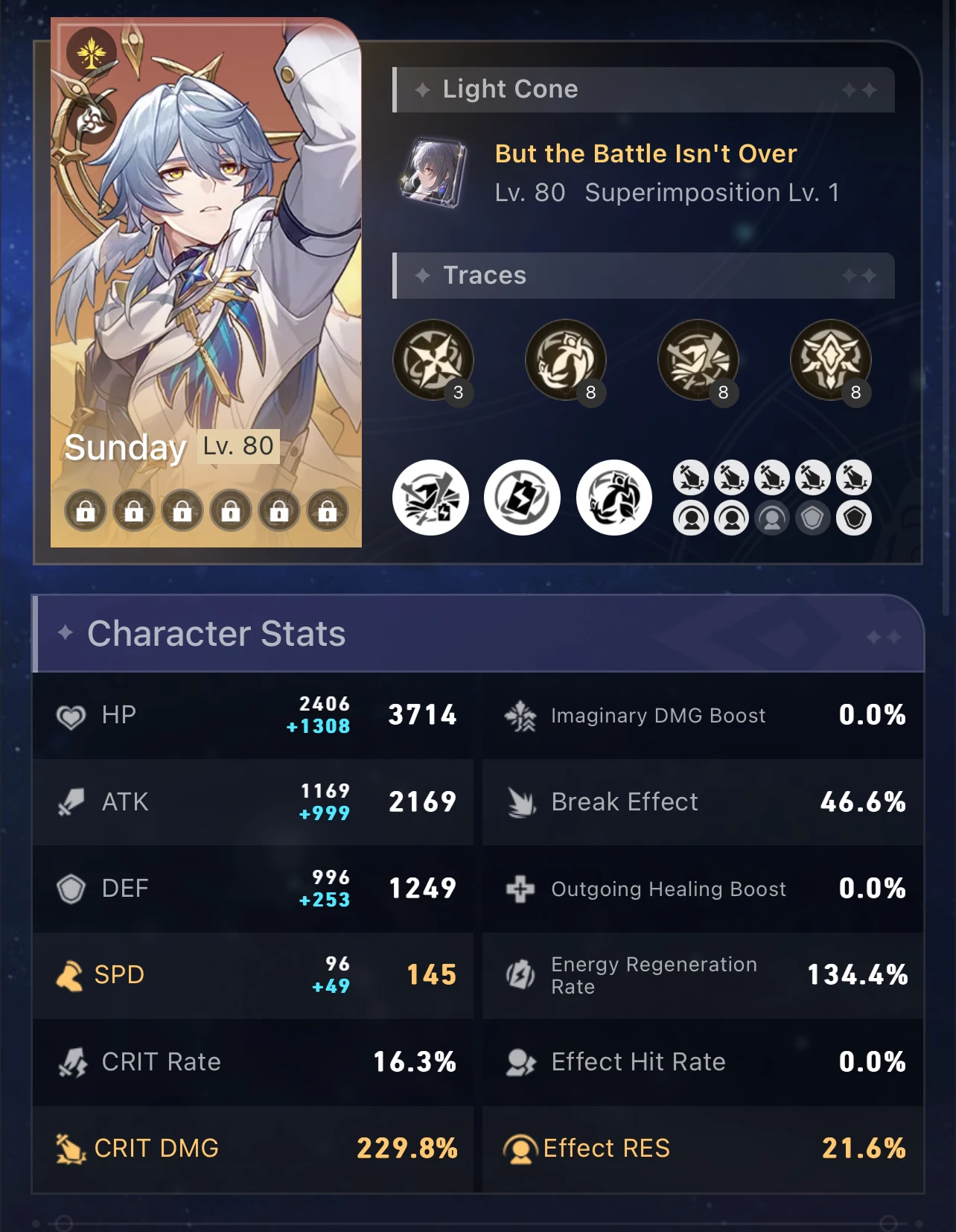Unlock the sixth Eidolon lock icon
Screen dimensions: 956x1232
tap(325, 511)
